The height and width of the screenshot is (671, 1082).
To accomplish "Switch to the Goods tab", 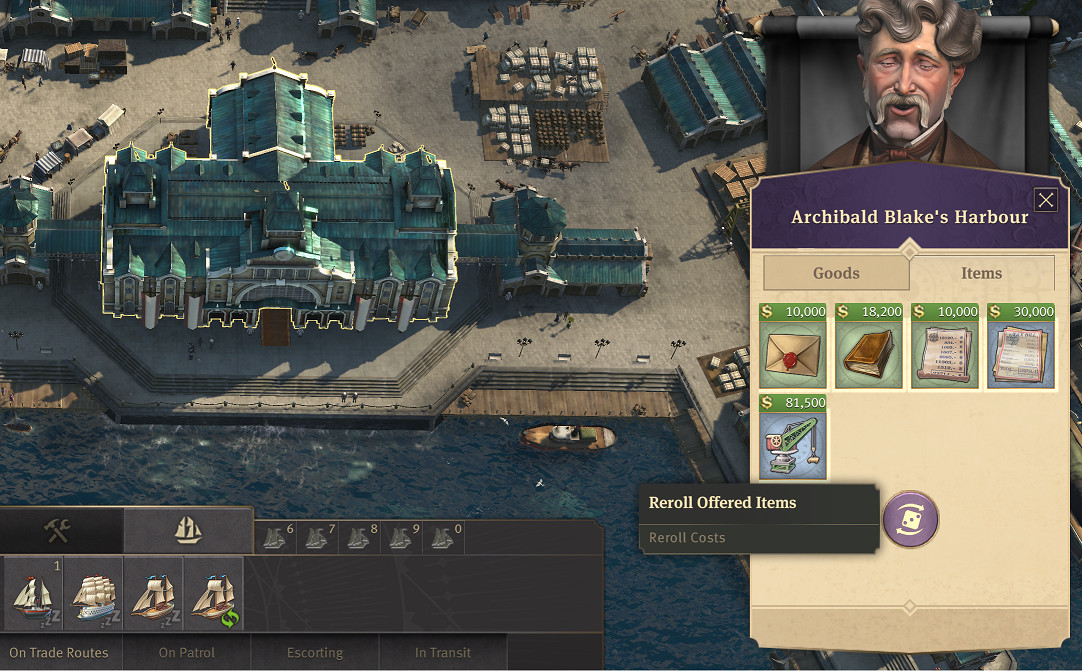I will coord(836,273).
